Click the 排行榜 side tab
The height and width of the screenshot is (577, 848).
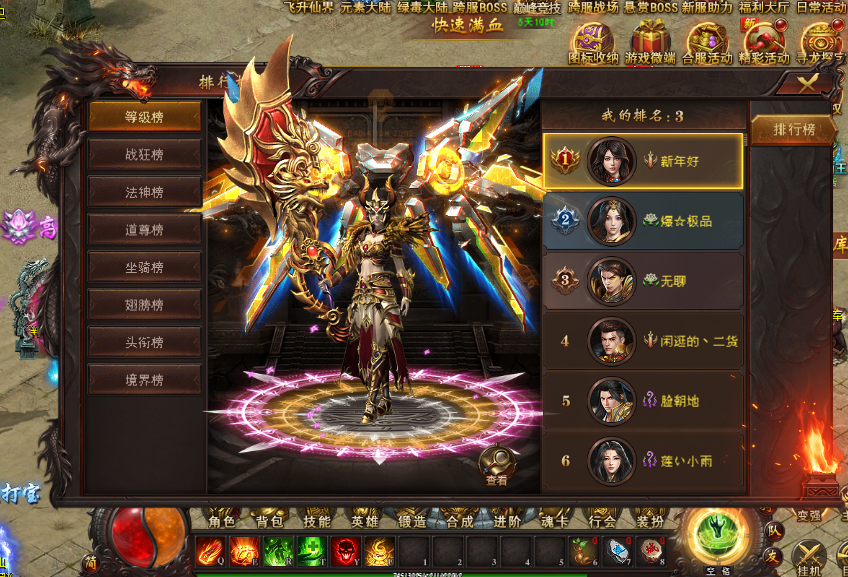click(x=795, y=130)
